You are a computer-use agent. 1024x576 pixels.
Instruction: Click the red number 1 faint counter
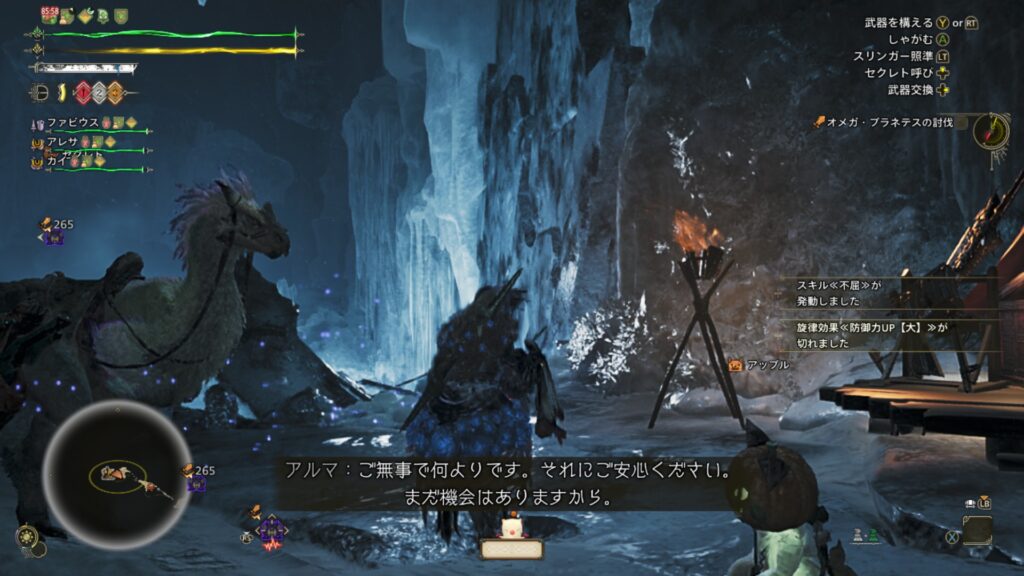[x=81, y=93]
